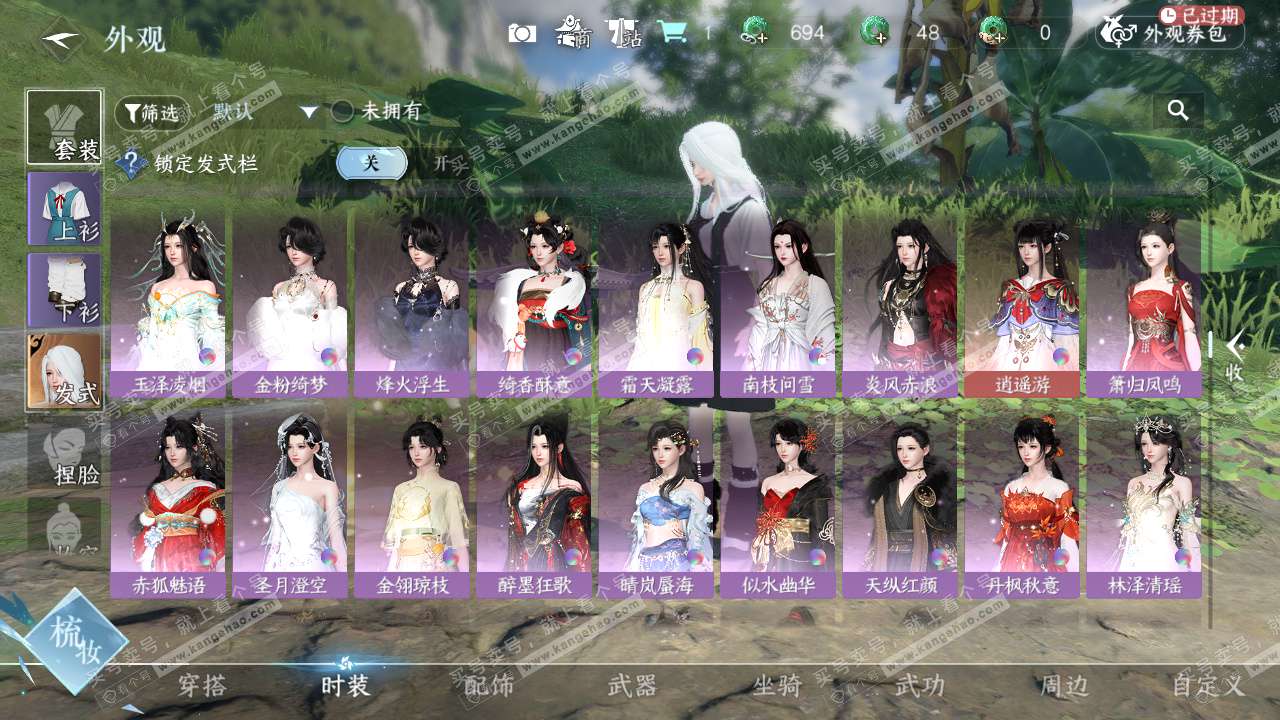Screen dimensions: 1280x720
Task: Select the 发式 hairstyle tab
Action: (x=64, y=372)
